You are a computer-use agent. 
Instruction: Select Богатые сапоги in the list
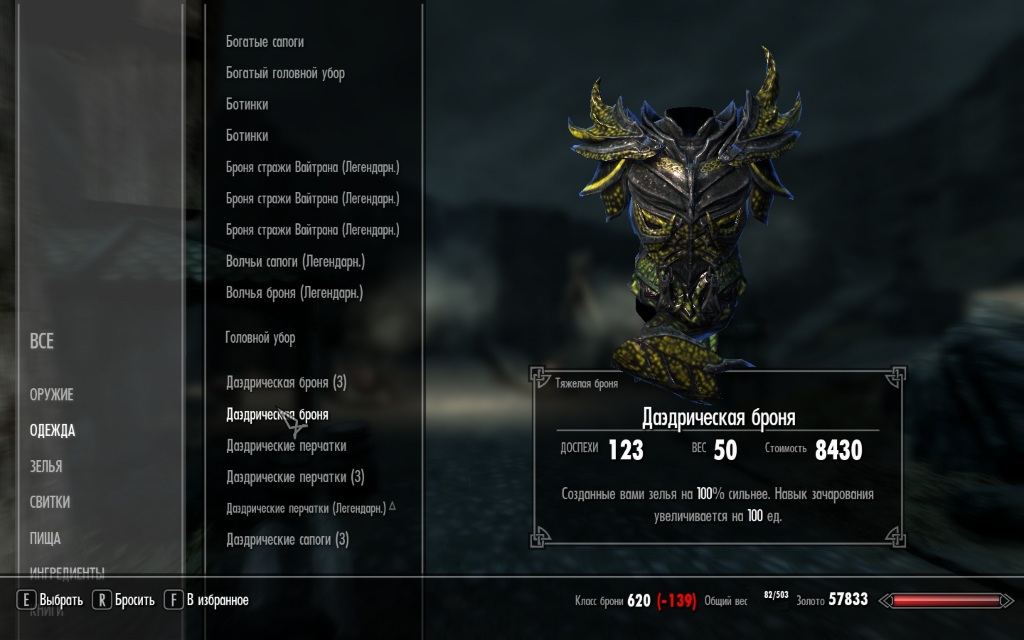(x=265, y=42)
